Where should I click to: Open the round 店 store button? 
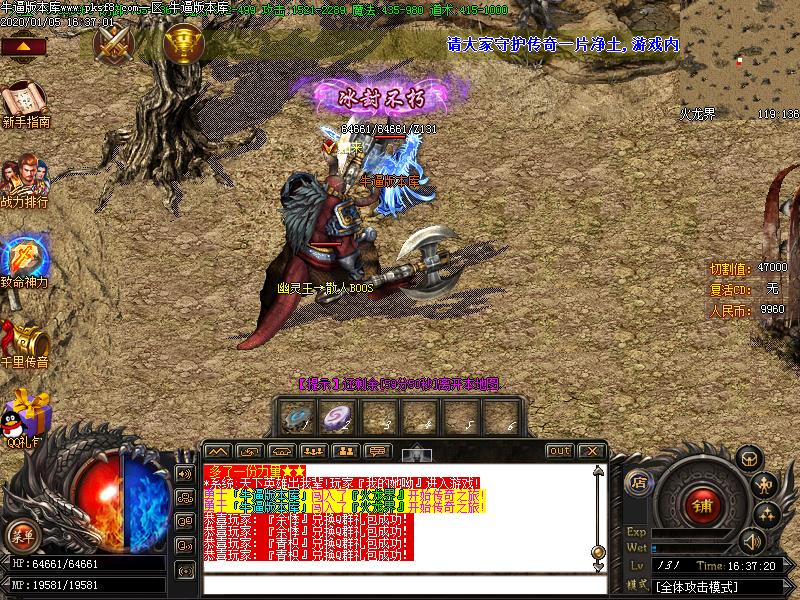pos(639,483)
